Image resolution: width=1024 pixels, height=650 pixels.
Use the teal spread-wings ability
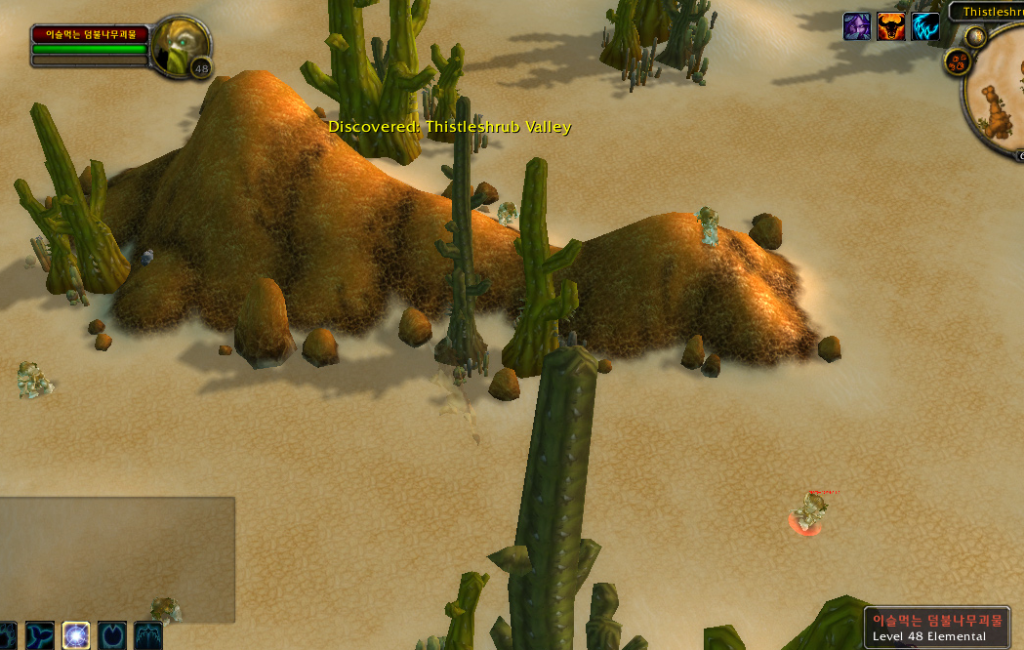click(x=148, y=635)
